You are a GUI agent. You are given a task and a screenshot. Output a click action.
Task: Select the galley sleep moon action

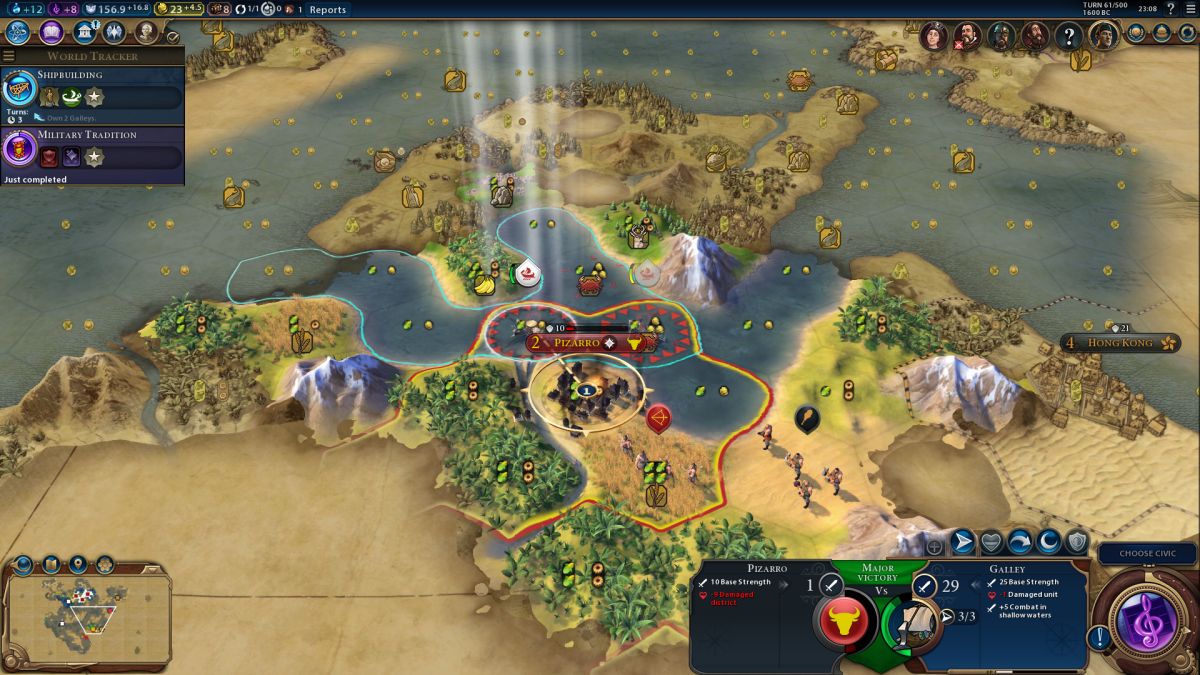coord(1049,542)
